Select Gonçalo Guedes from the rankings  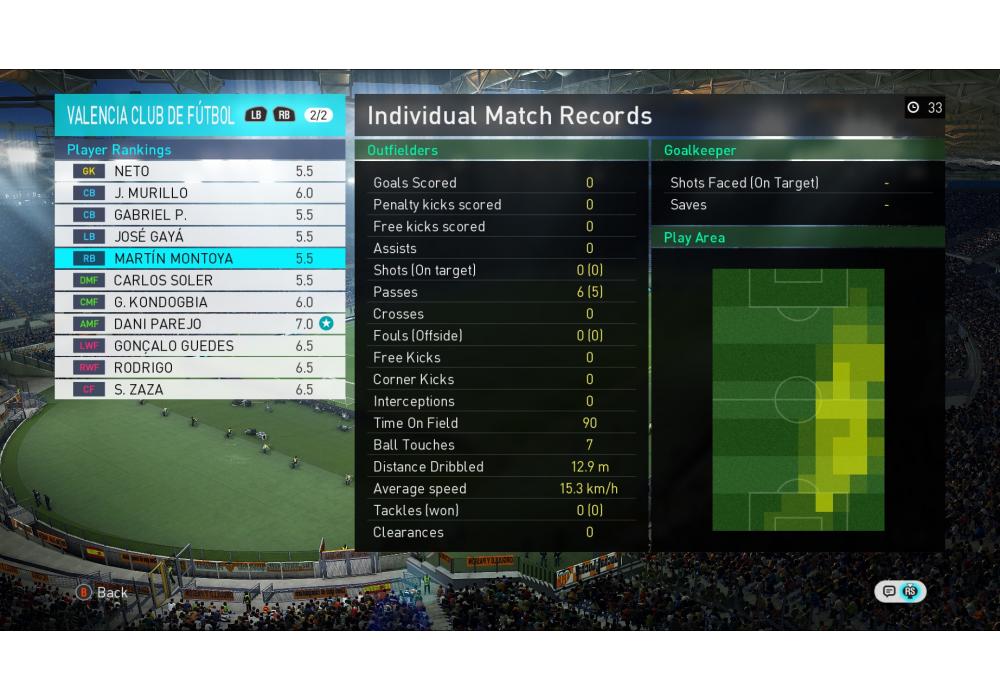point(200,346)
